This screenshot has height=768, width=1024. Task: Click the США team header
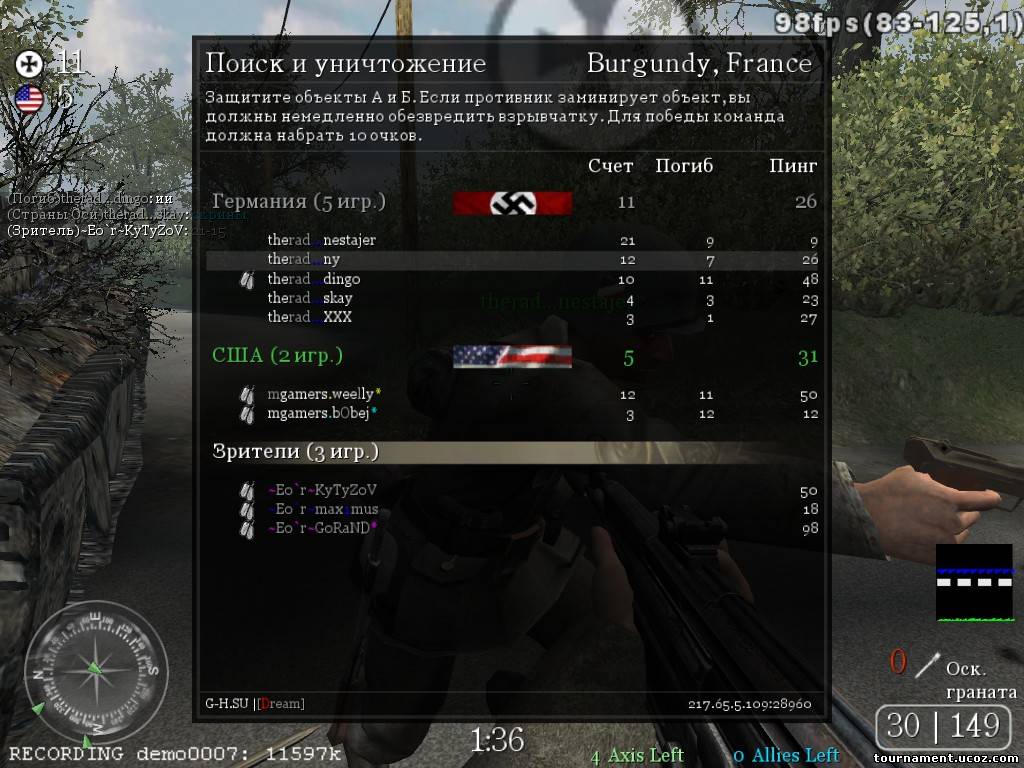pos(277,356)
